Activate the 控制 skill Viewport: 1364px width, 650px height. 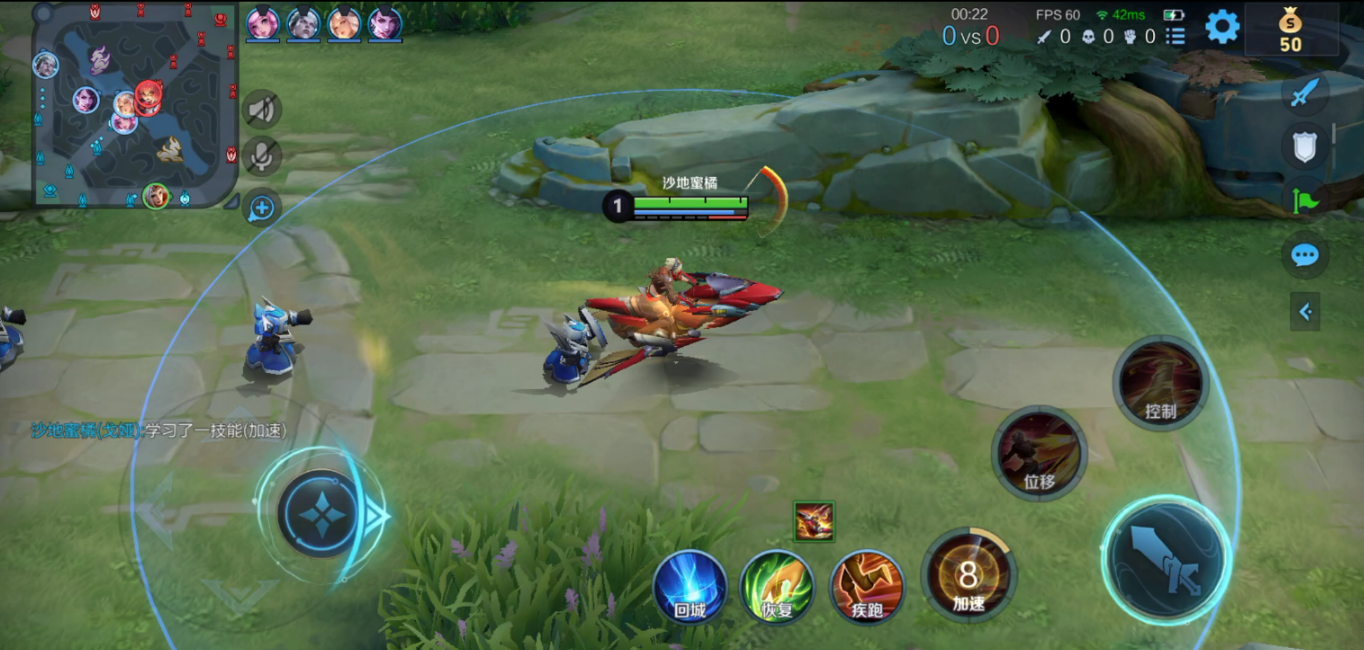tap(1160, 383)
